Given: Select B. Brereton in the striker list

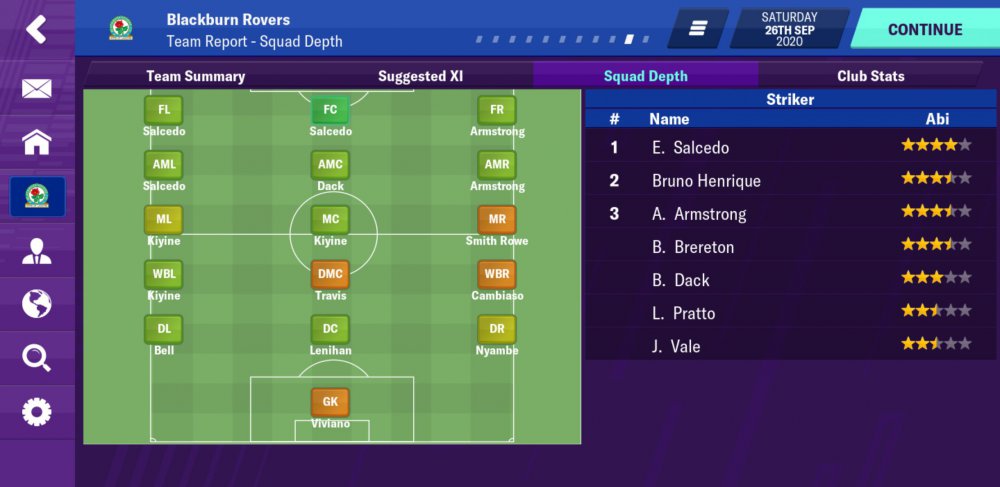Looking at the screenshot, I should coord(693,247).
